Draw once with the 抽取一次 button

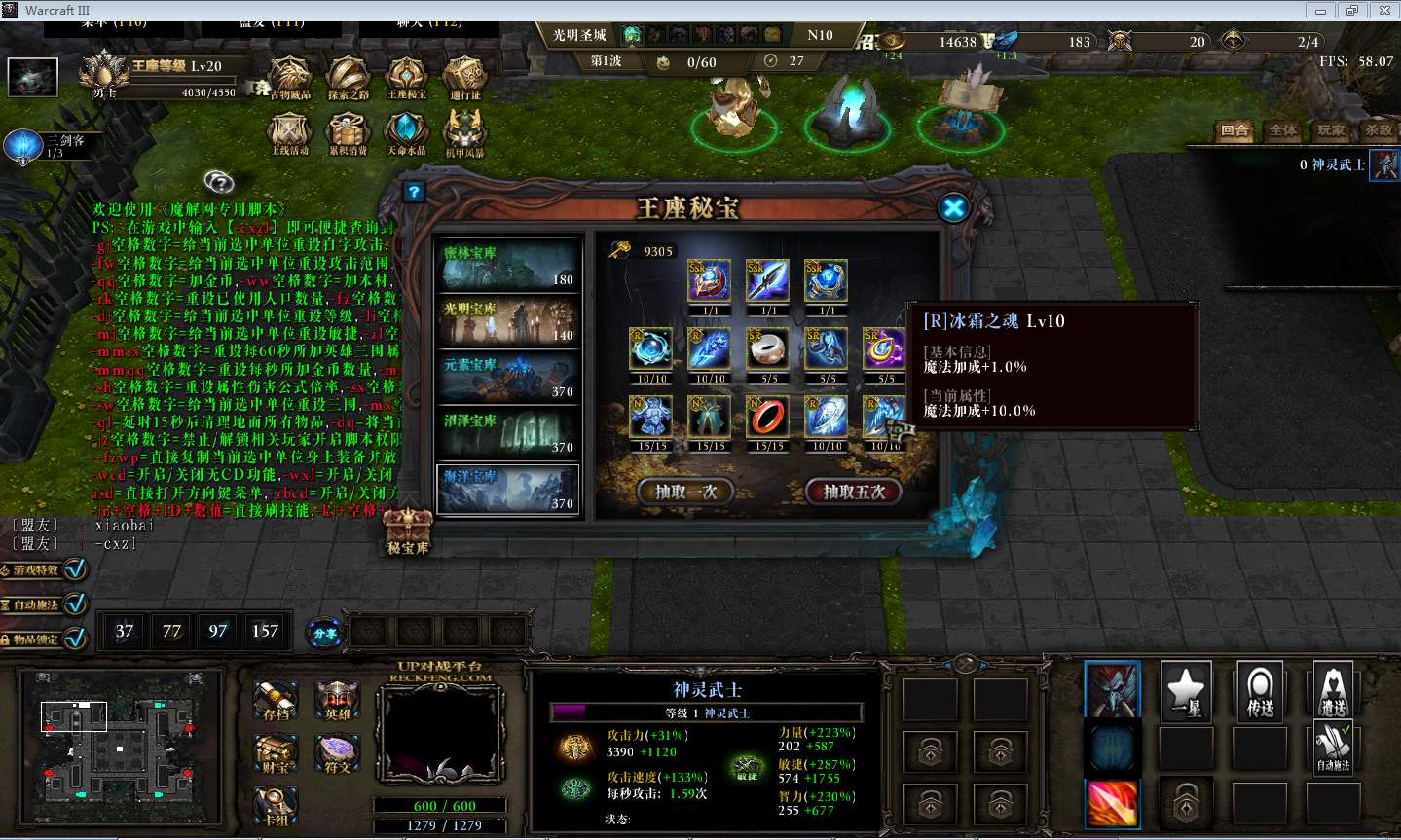(686, 492)
